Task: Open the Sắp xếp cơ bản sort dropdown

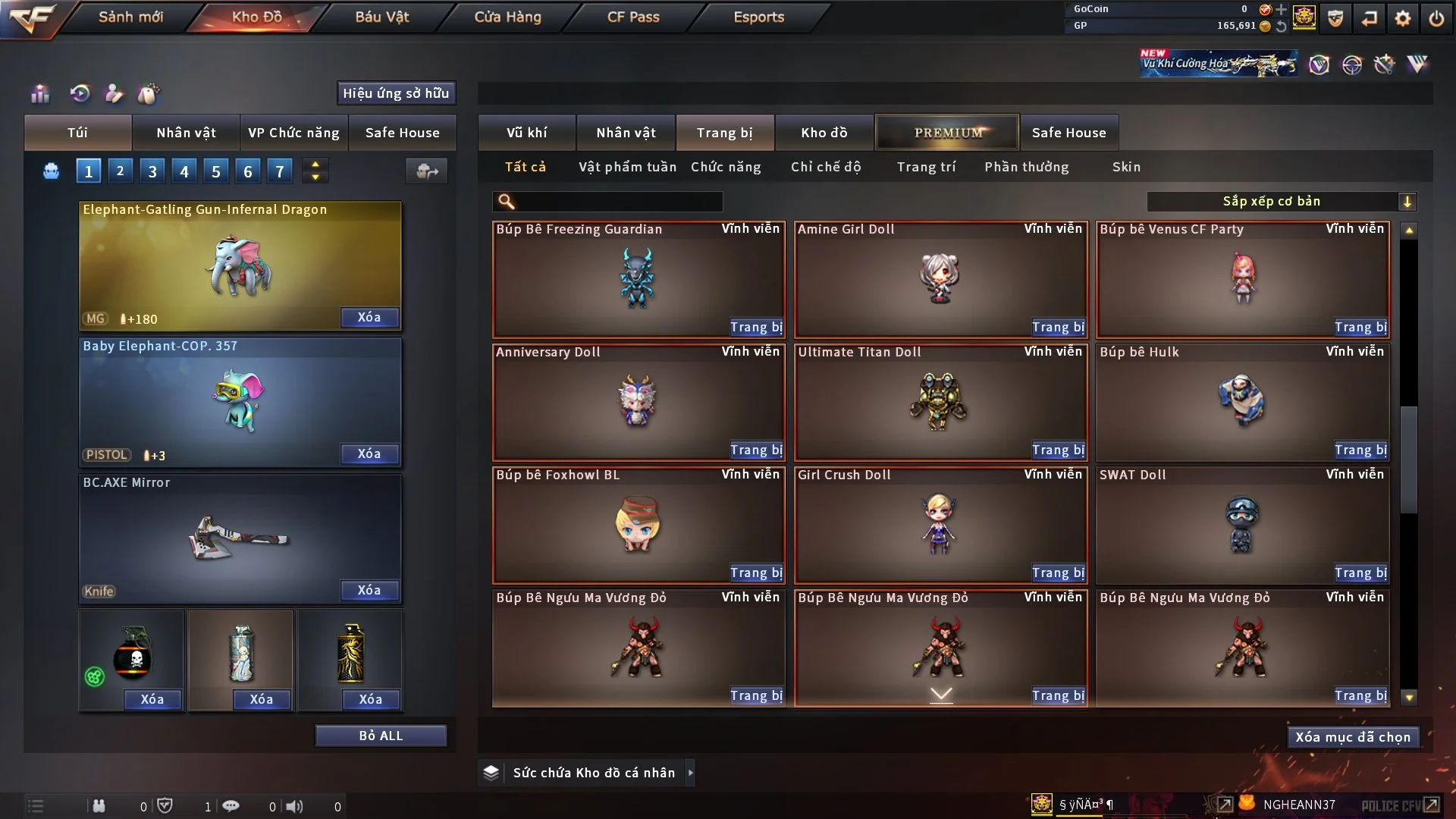Action: point(1281,202)
